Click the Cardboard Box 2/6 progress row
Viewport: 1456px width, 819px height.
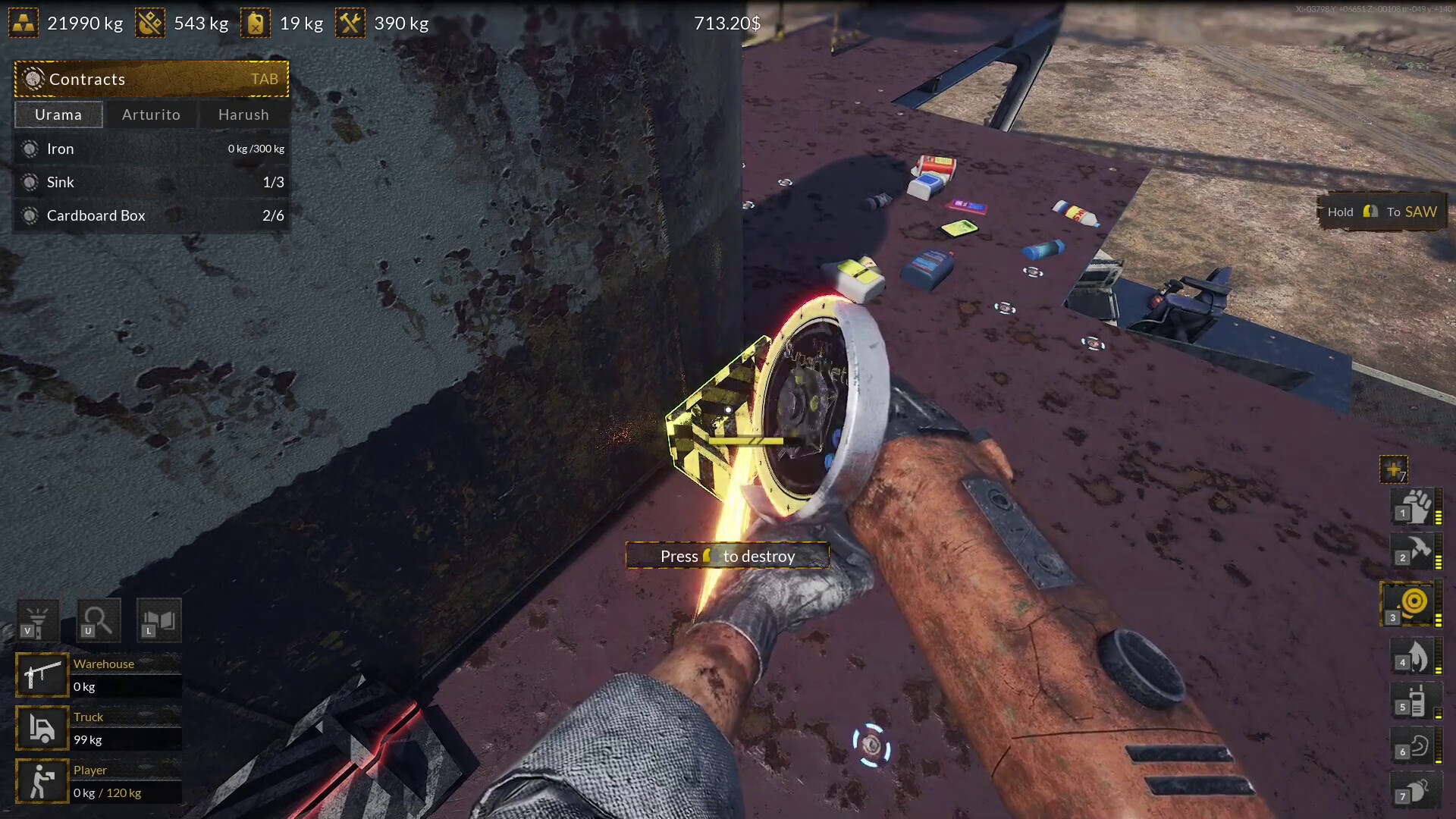pyautogui.click(x=152, y=215)
